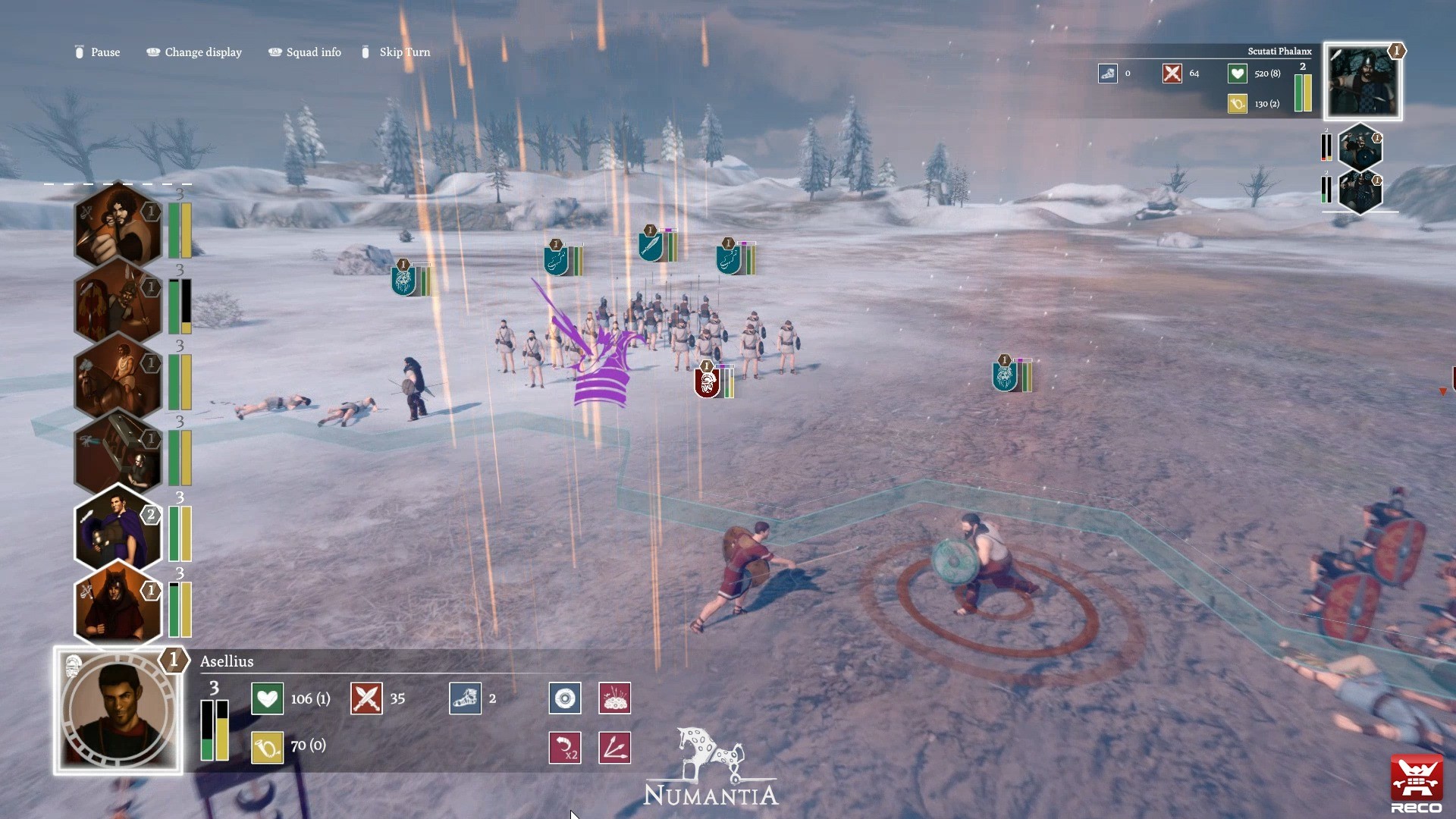This screenshot has width=1456, height=819.
Task: Expand Asellius's selected unit panel
Action: point(118,711)
